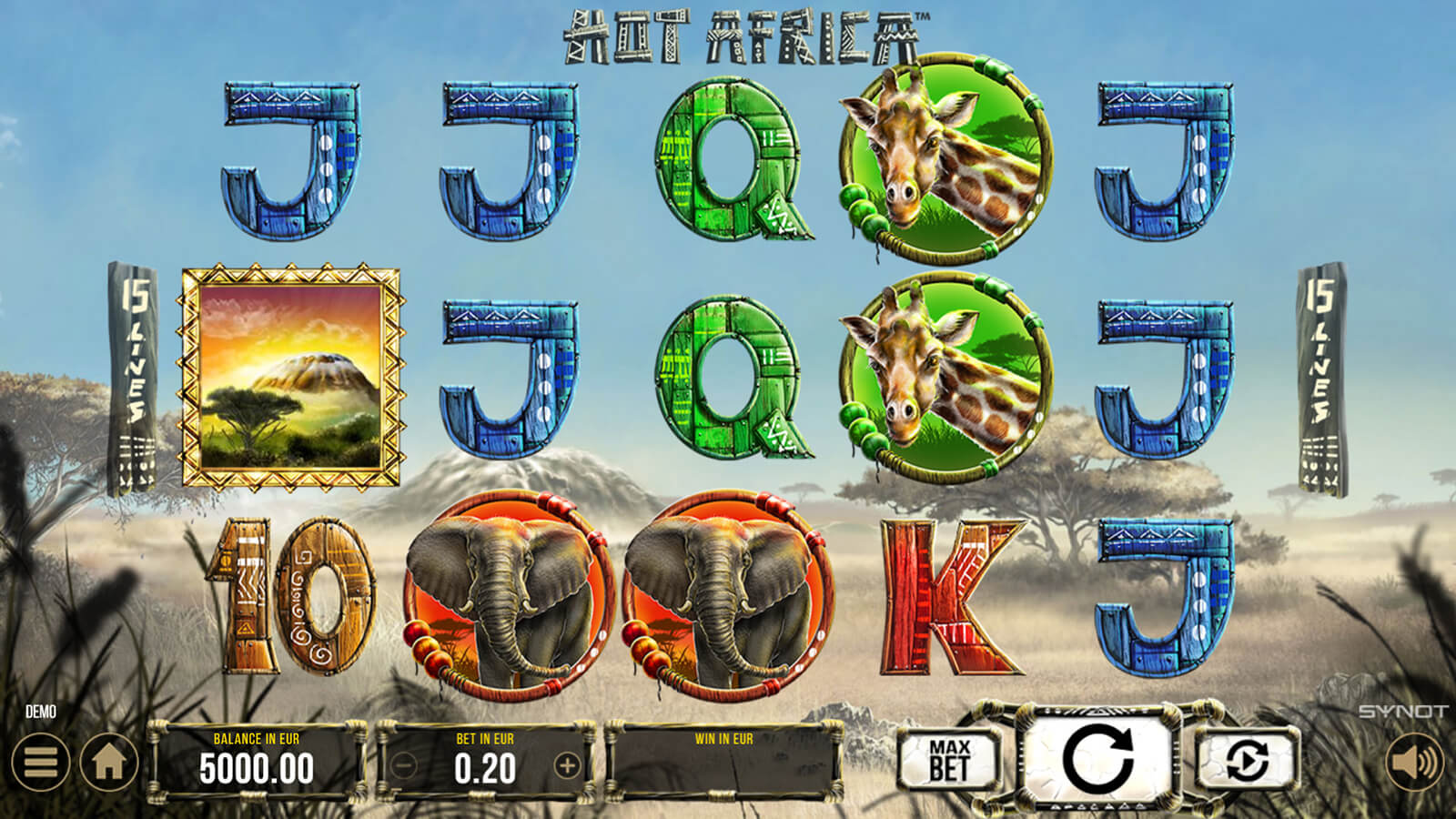The width and height of the screenshot is (1456, 819).
Task: Spin the reels
Action: click(x=1097, y=759)
